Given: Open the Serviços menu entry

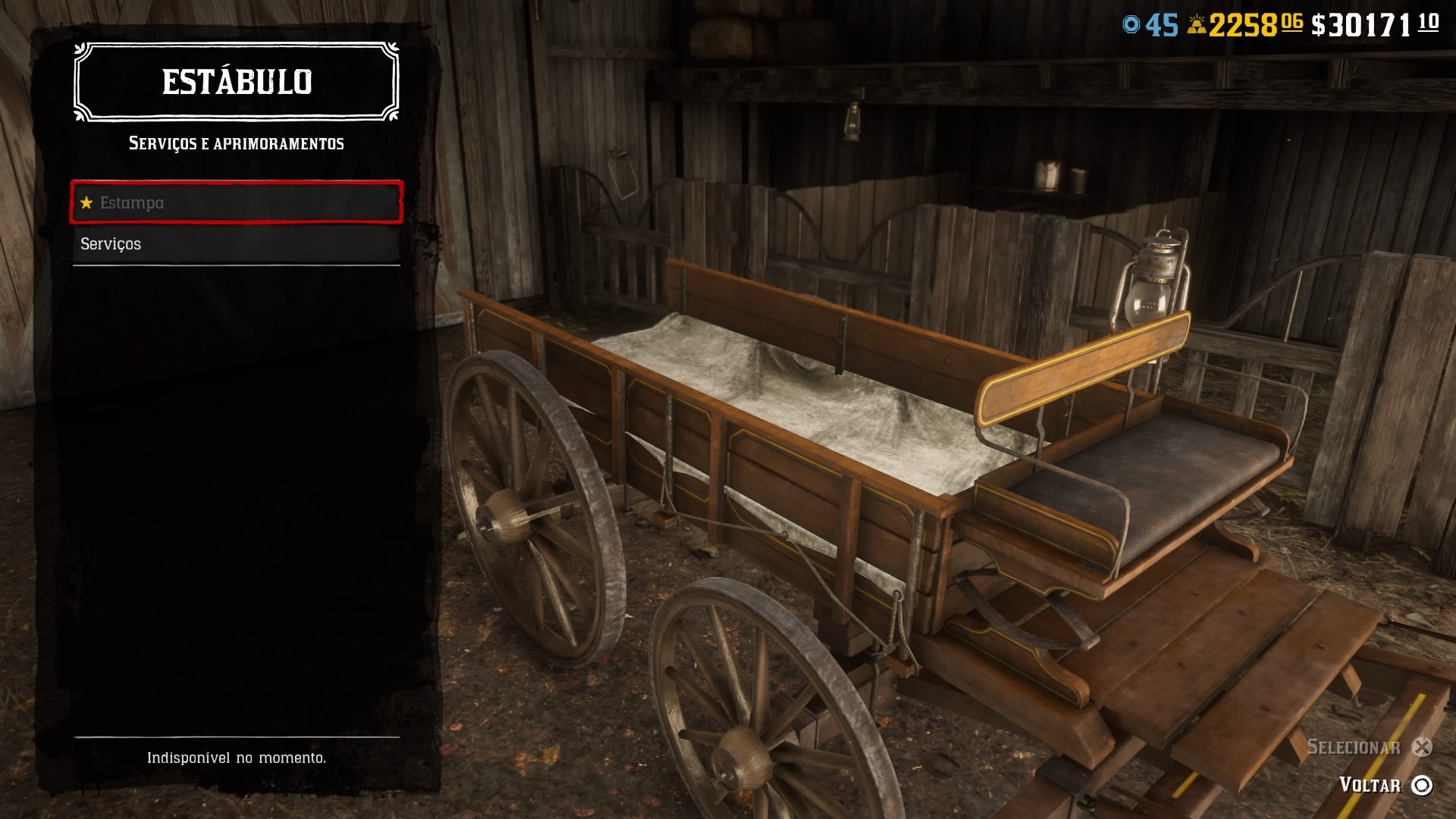Looking at the screenshot, I should pos(236,244).
